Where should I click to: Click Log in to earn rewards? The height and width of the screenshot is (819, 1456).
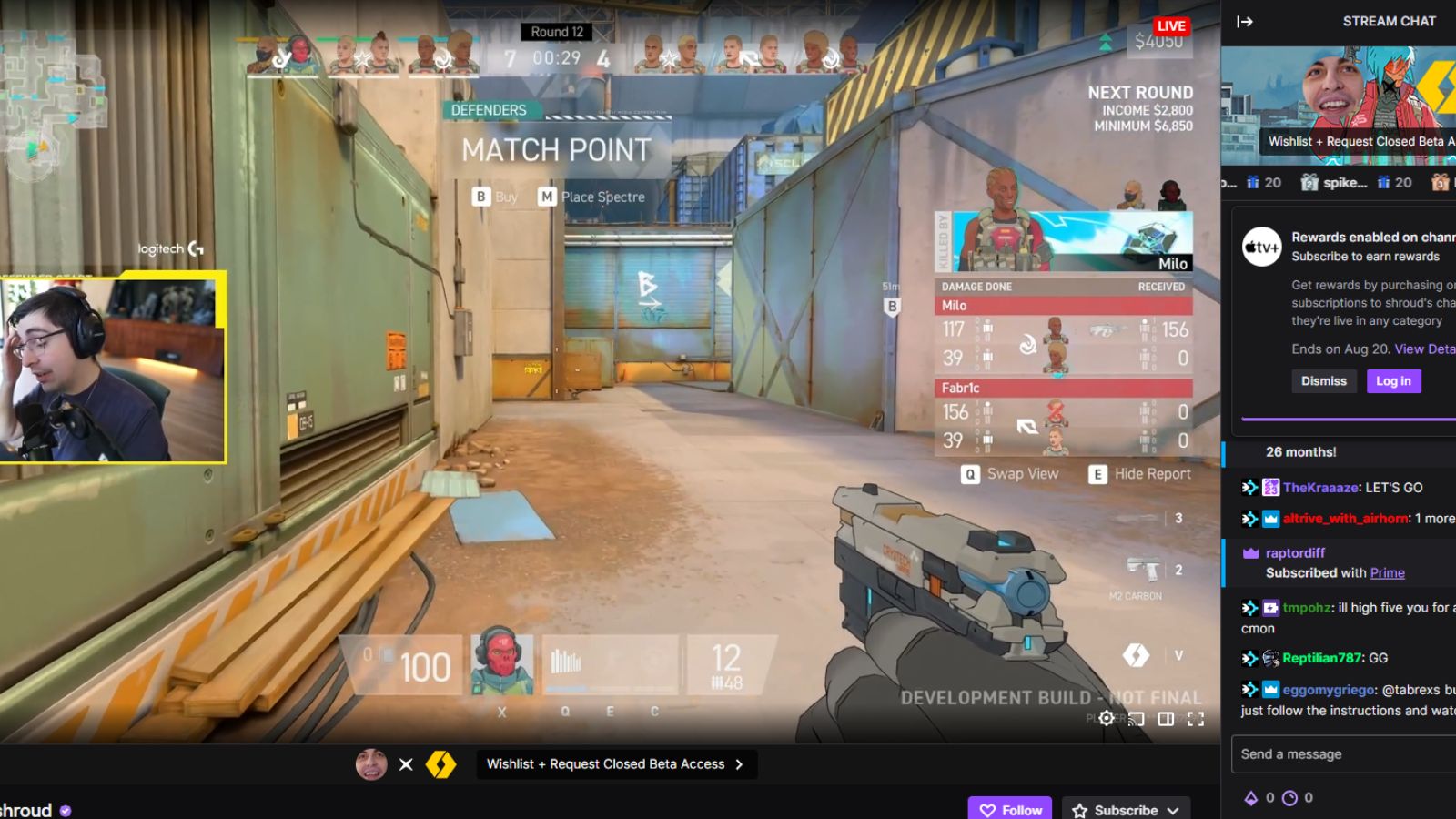click(1393, 381)
